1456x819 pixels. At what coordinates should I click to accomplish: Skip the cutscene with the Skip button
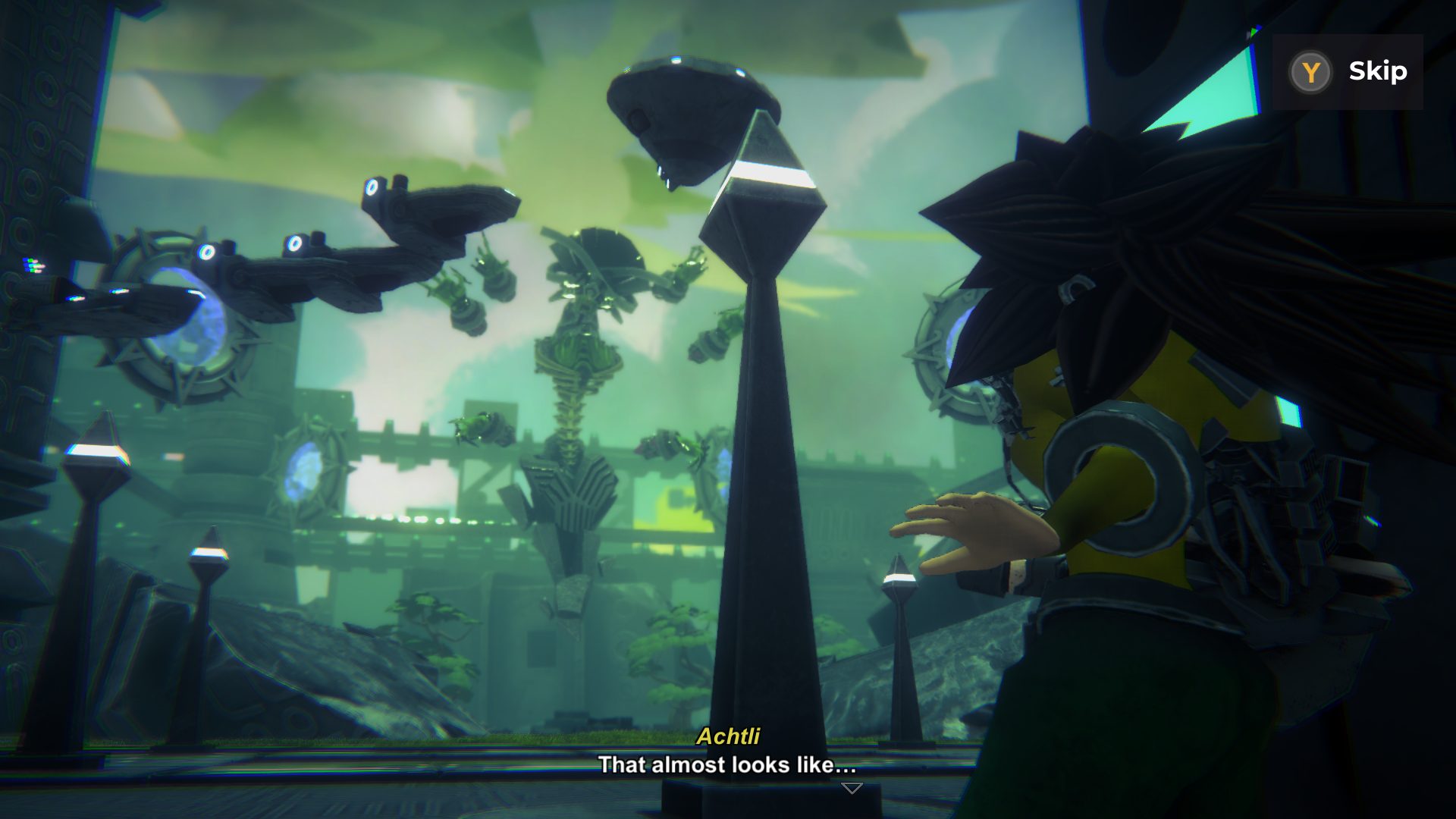pos(1348,72)
